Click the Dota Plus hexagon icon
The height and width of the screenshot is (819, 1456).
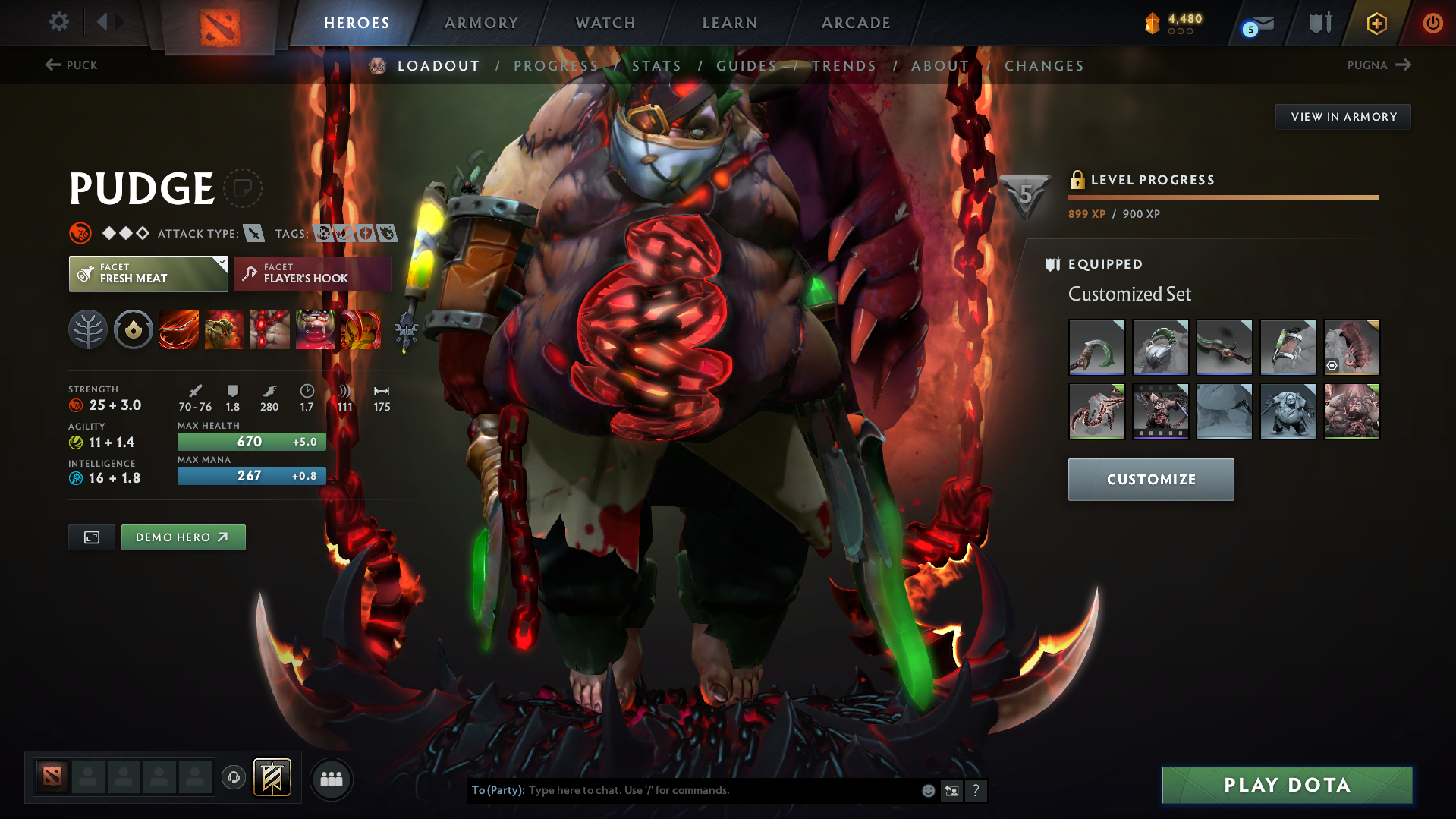coord(1376,23)
